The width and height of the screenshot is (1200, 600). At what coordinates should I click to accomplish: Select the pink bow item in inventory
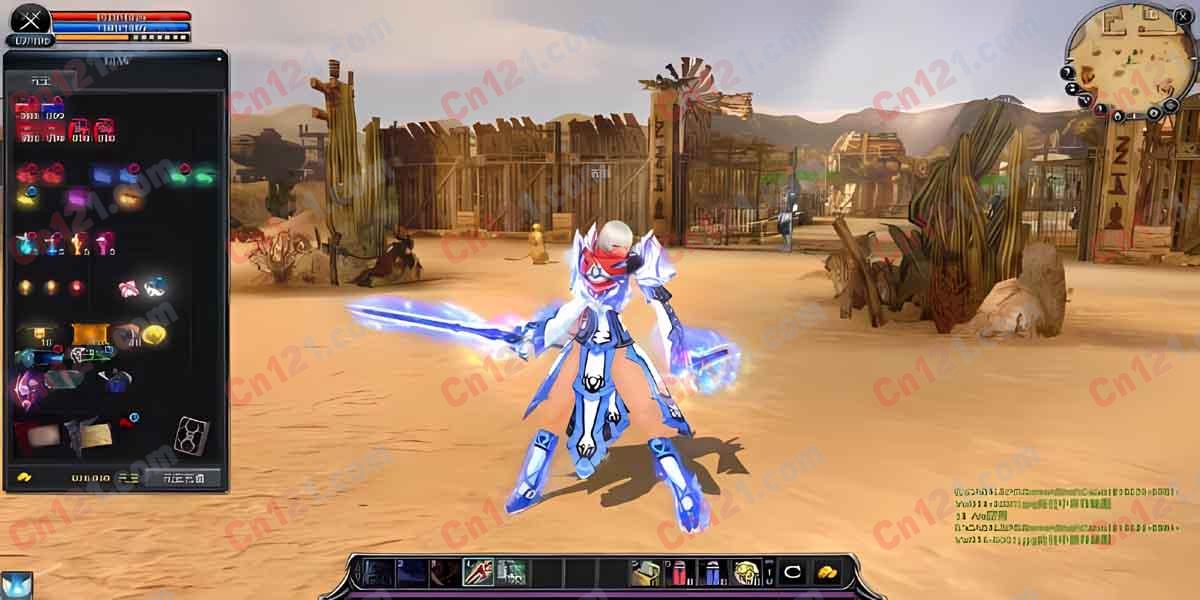(x=128, y=289)
